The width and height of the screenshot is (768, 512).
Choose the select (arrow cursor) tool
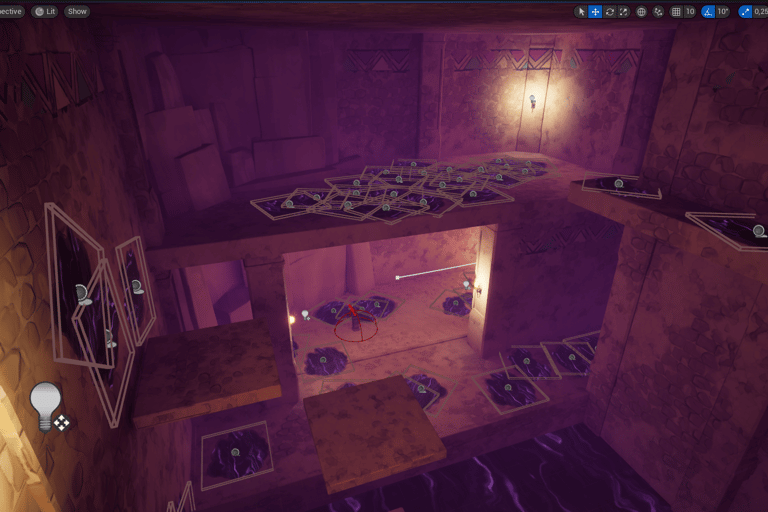[581, 11]
